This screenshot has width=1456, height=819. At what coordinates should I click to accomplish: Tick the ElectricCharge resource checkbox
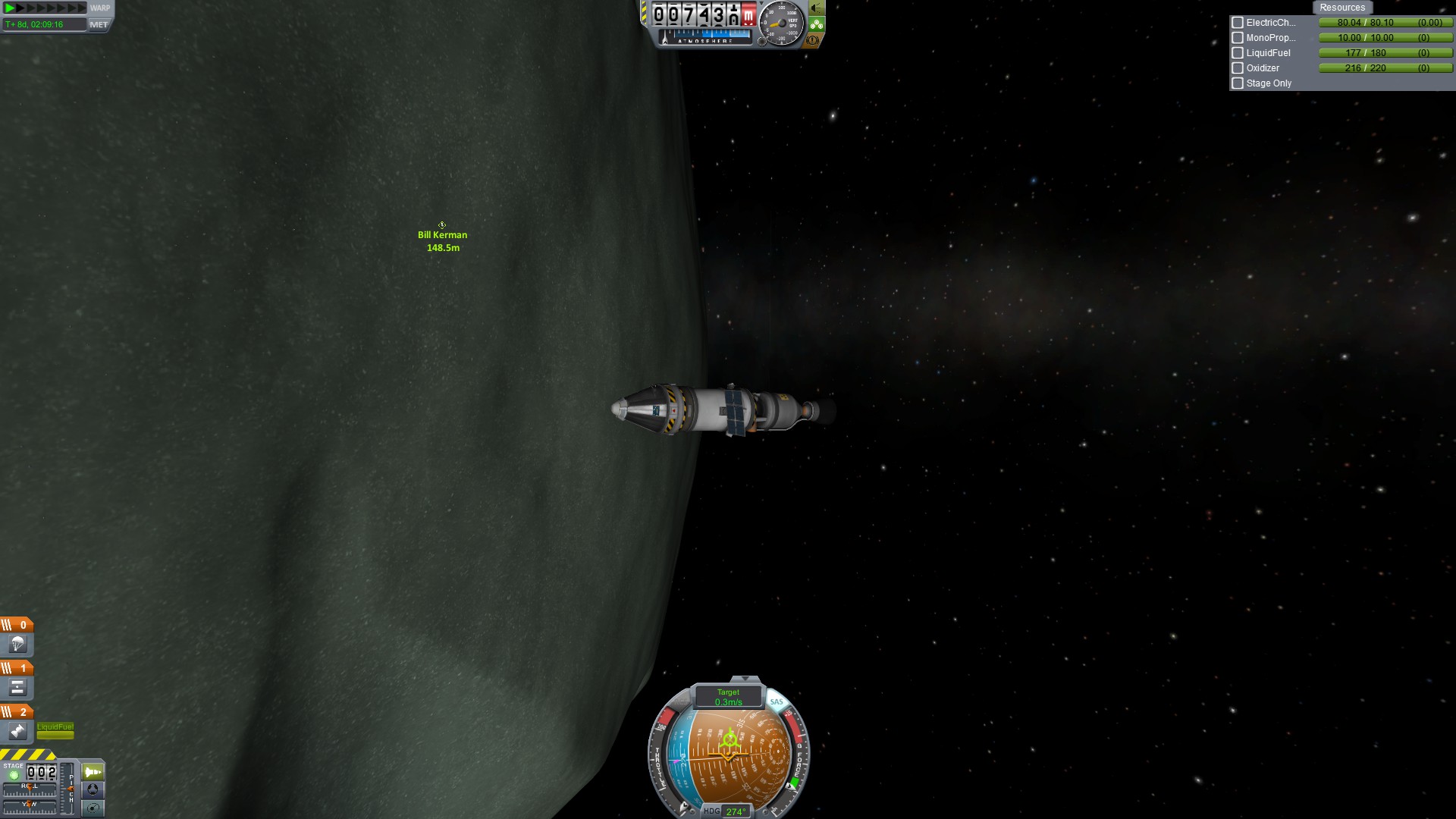pos(1238,23)
